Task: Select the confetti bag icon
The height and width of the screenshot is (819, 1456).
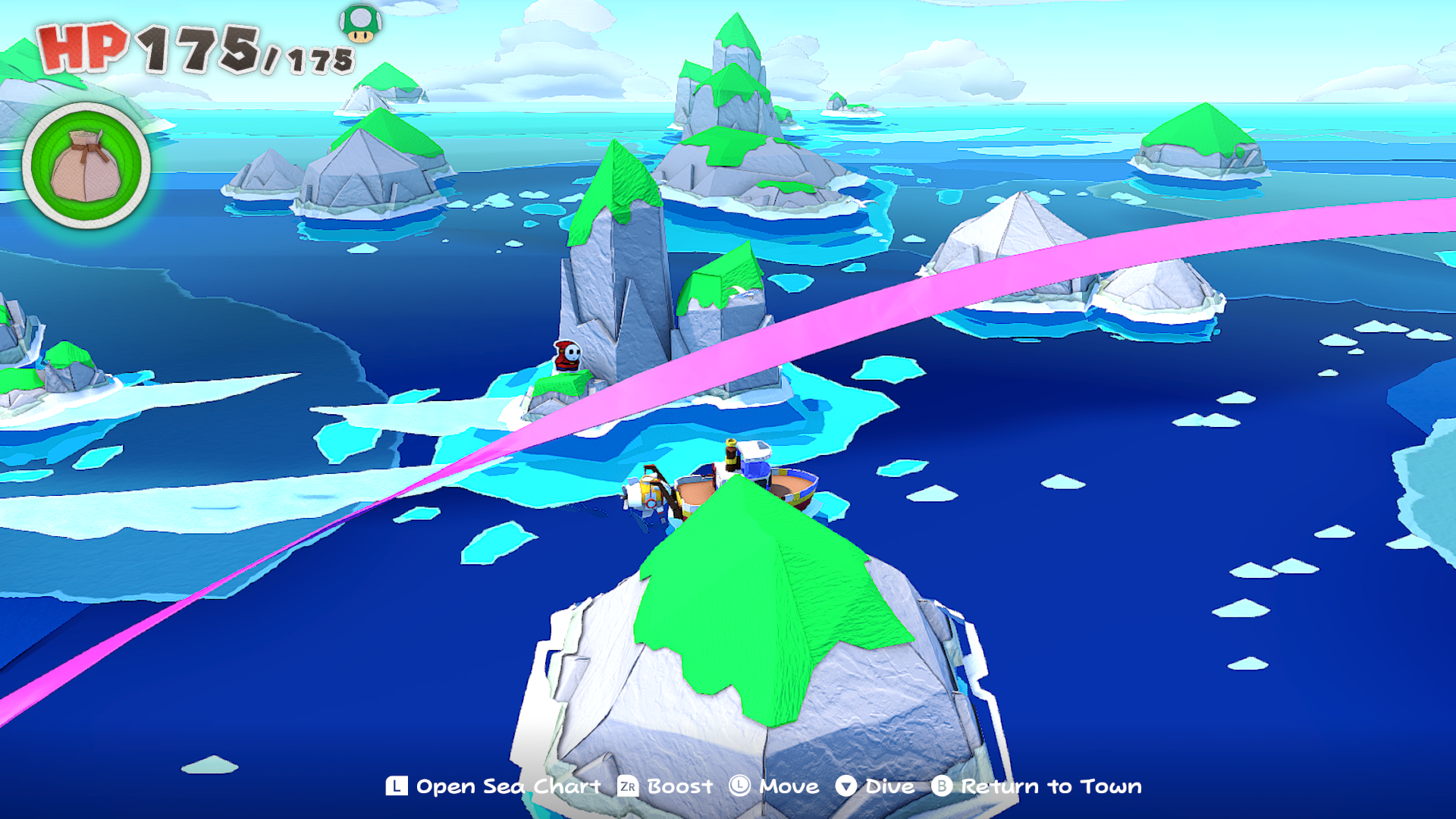Action: pos(86,165)
